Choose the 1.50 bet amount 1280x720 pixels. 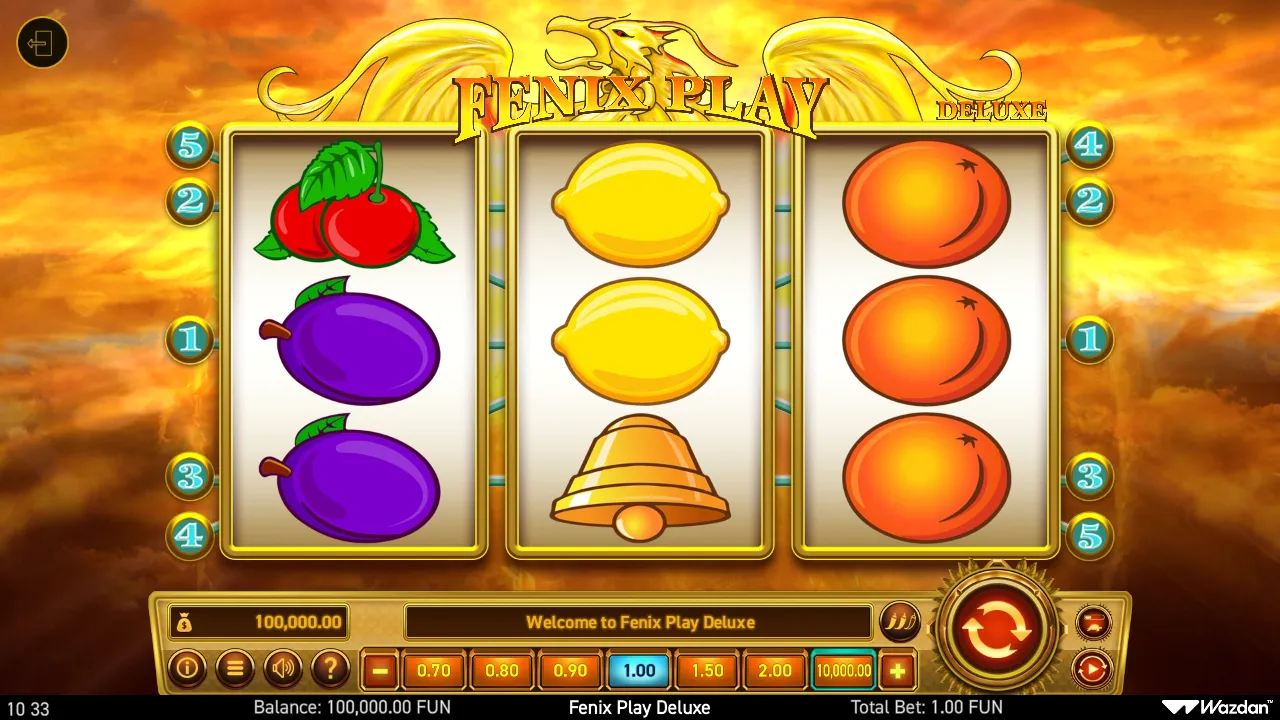[707, 670]
